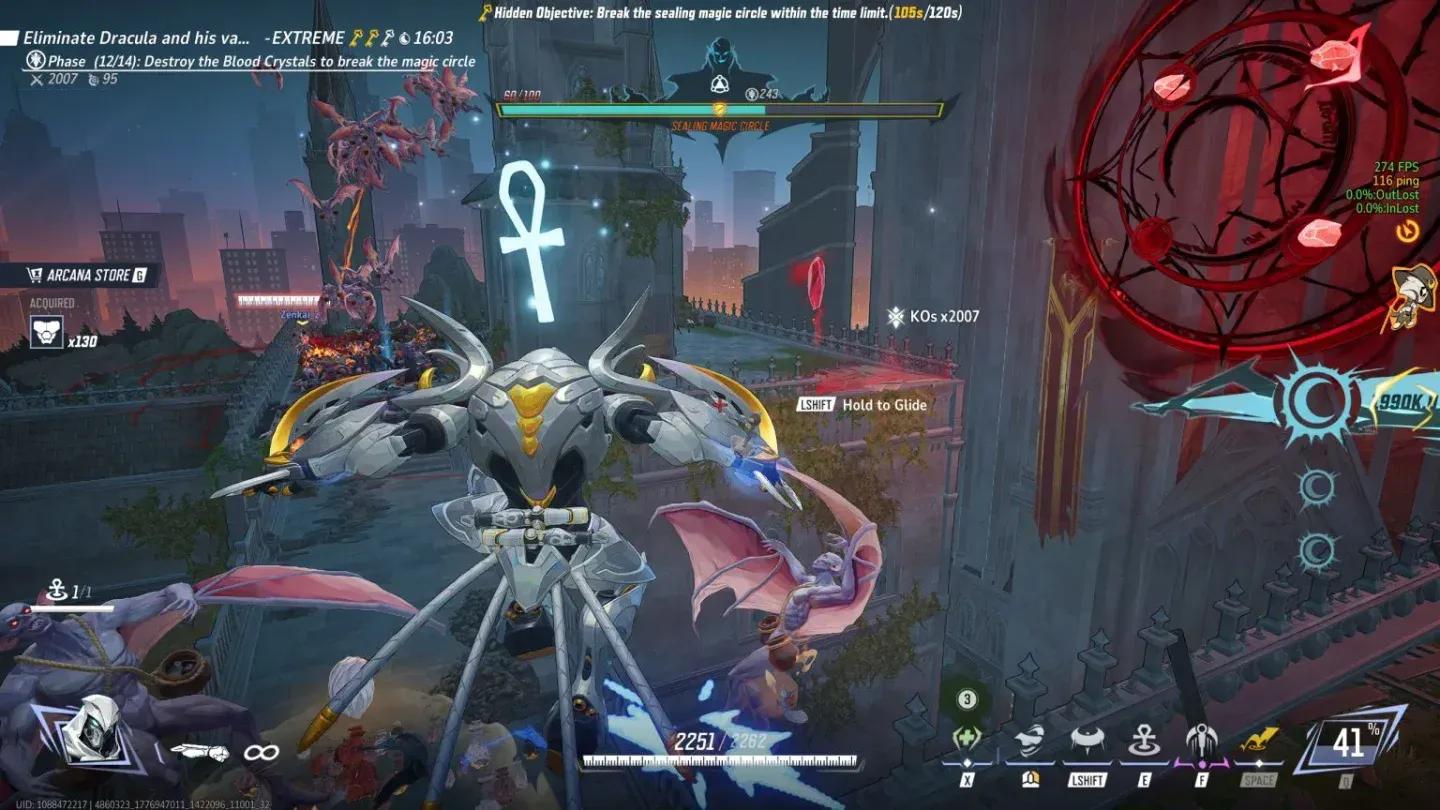Activate the yellow lightning jump ability
Viewport: 1440px width, 810px height.
[x=1259, y=742]
